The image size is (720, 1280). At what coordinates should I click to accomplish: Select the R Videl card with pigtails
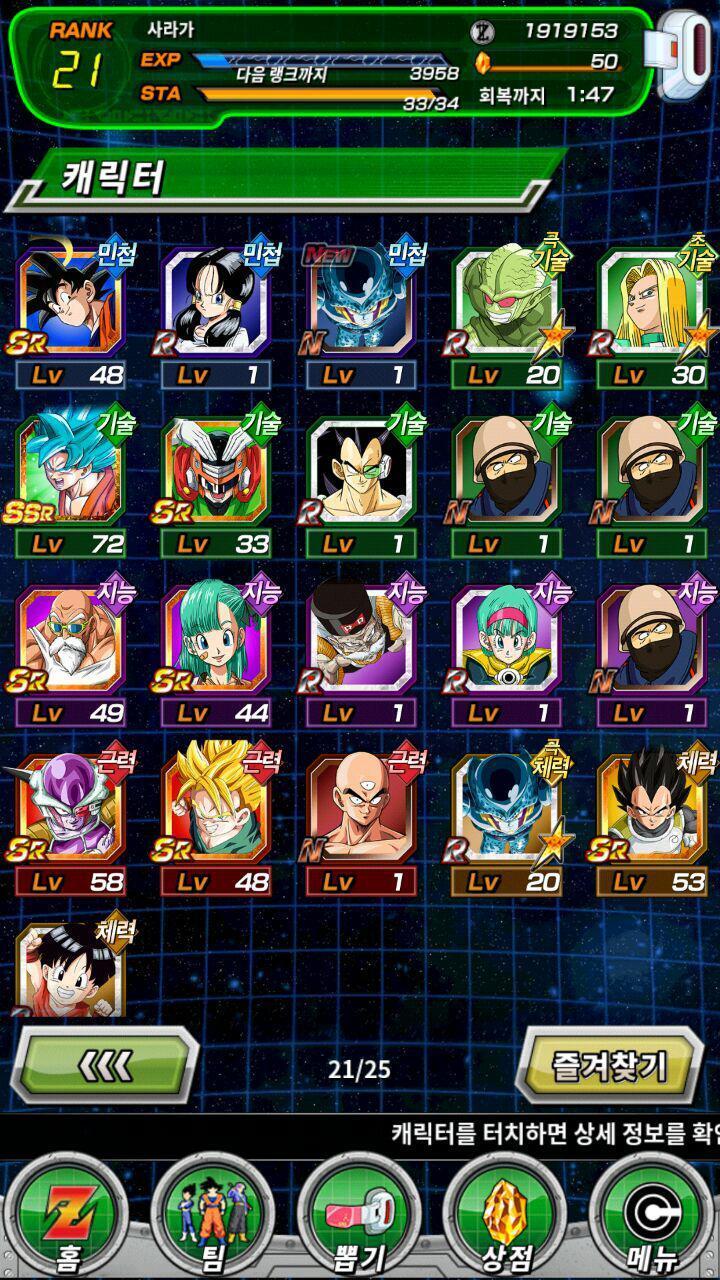pos(215,302)
